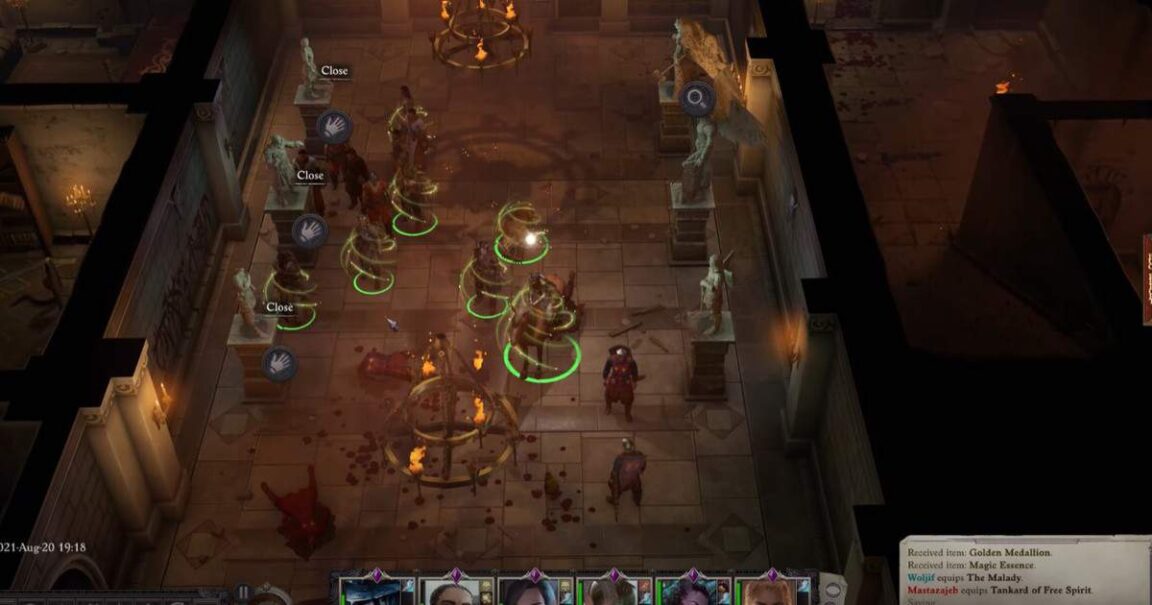
Task: Select the orange-haired party member portrait
Action: click(769, 591)
